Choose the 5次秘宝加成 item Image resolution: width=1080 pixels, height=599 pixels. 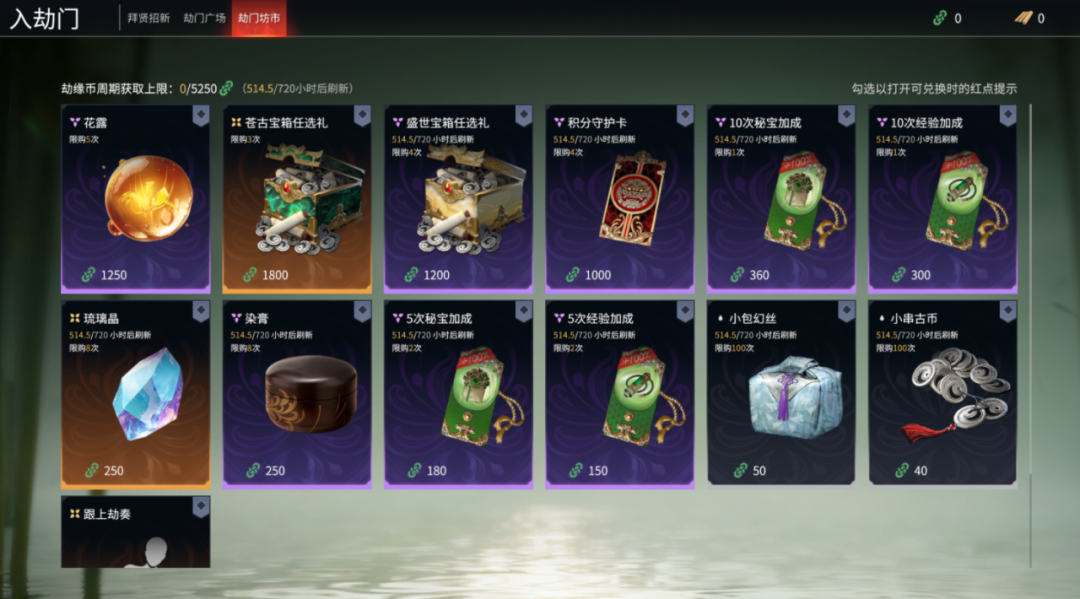click(x=459, y=396)
